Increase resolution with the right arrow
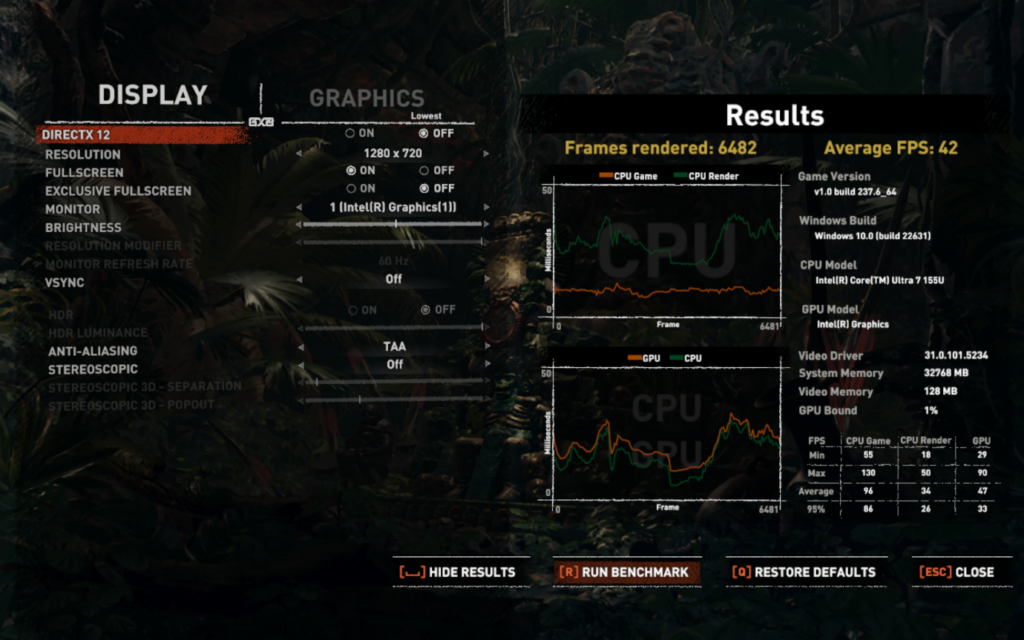 coord(487,154)
